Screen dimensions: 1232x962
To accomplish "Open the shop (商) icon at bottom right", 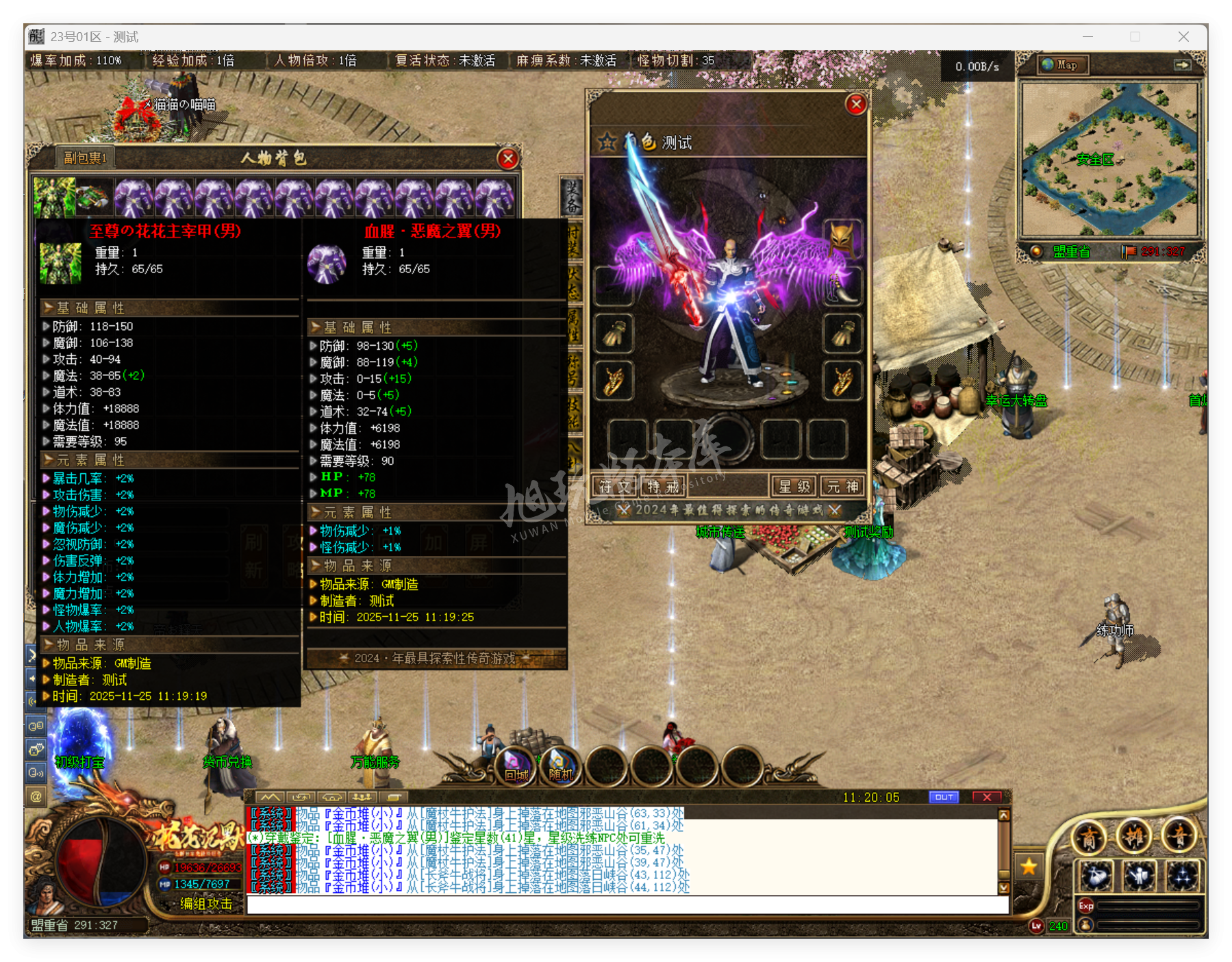I will (x=1089, y=837).
